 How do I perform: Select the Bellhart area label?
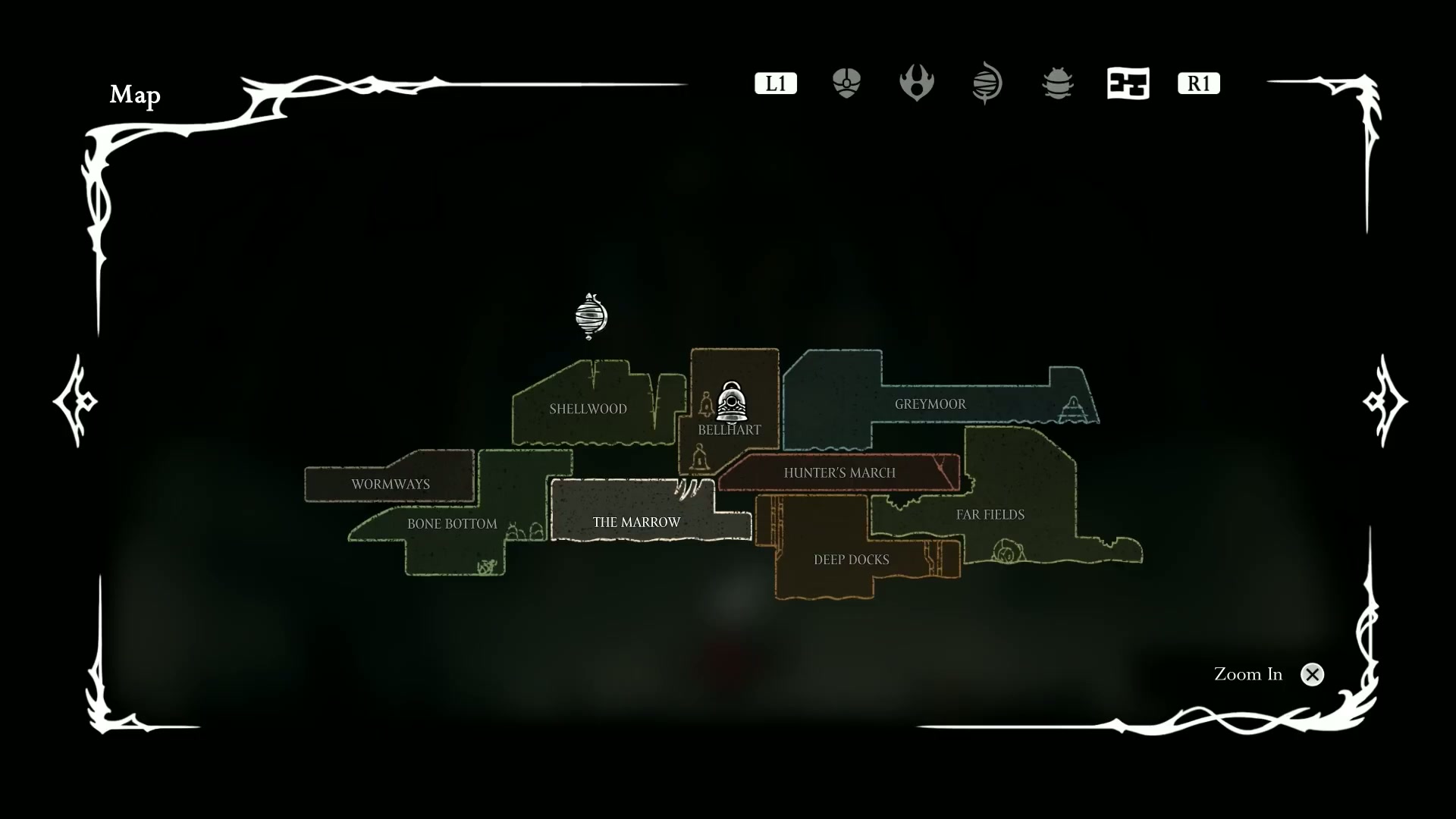tap(729, 430)
